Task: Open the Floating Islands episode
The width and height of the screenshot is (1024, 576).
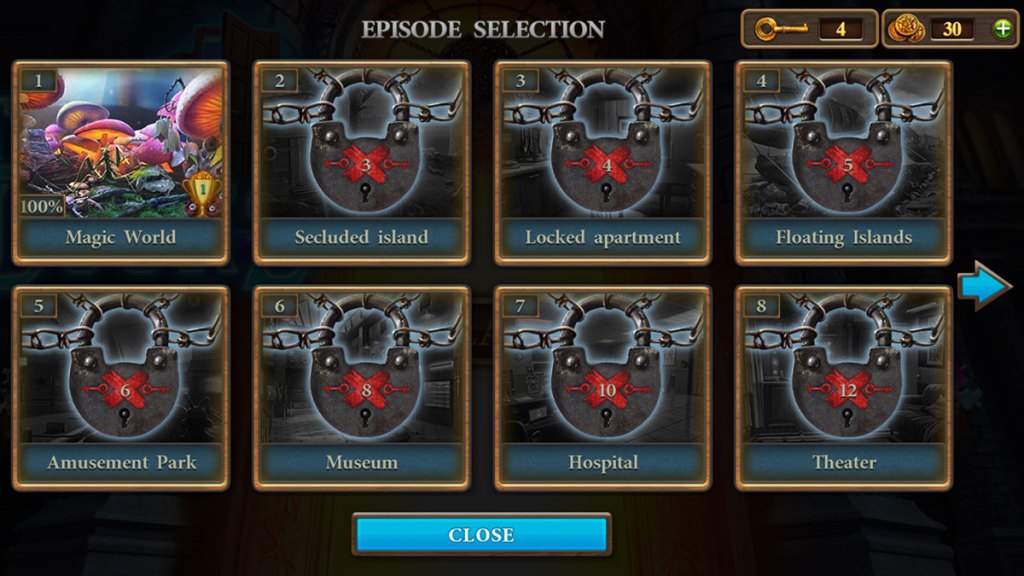Action: [843, 162]
